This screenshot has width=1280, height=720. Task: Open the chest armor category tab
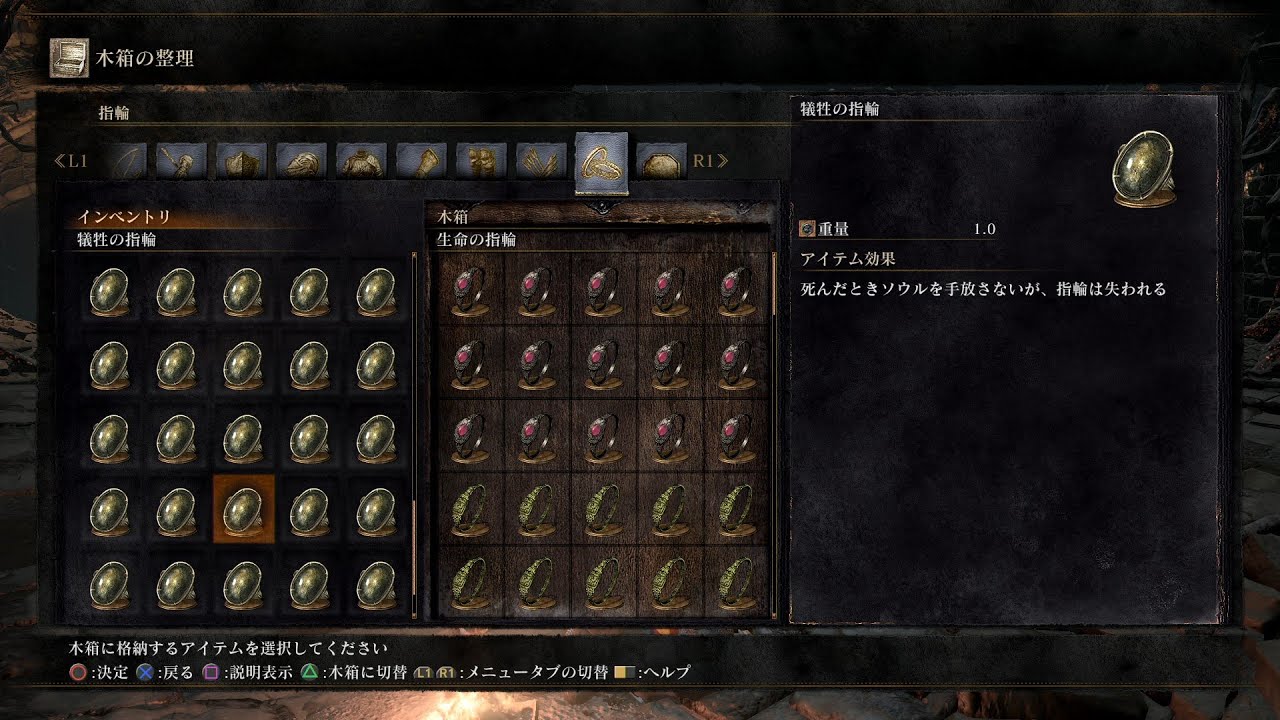click(x=362, y=160)
